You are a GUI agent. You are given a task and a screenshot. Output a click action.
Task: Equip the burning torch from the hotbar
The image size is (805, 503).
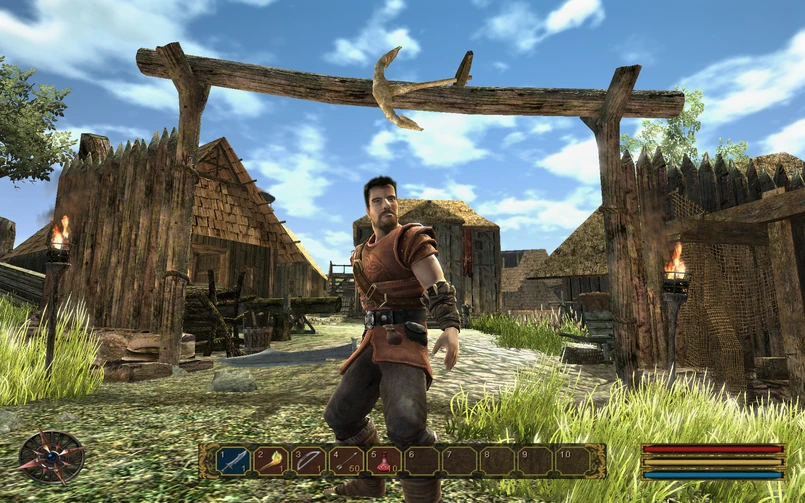[272, 461]
